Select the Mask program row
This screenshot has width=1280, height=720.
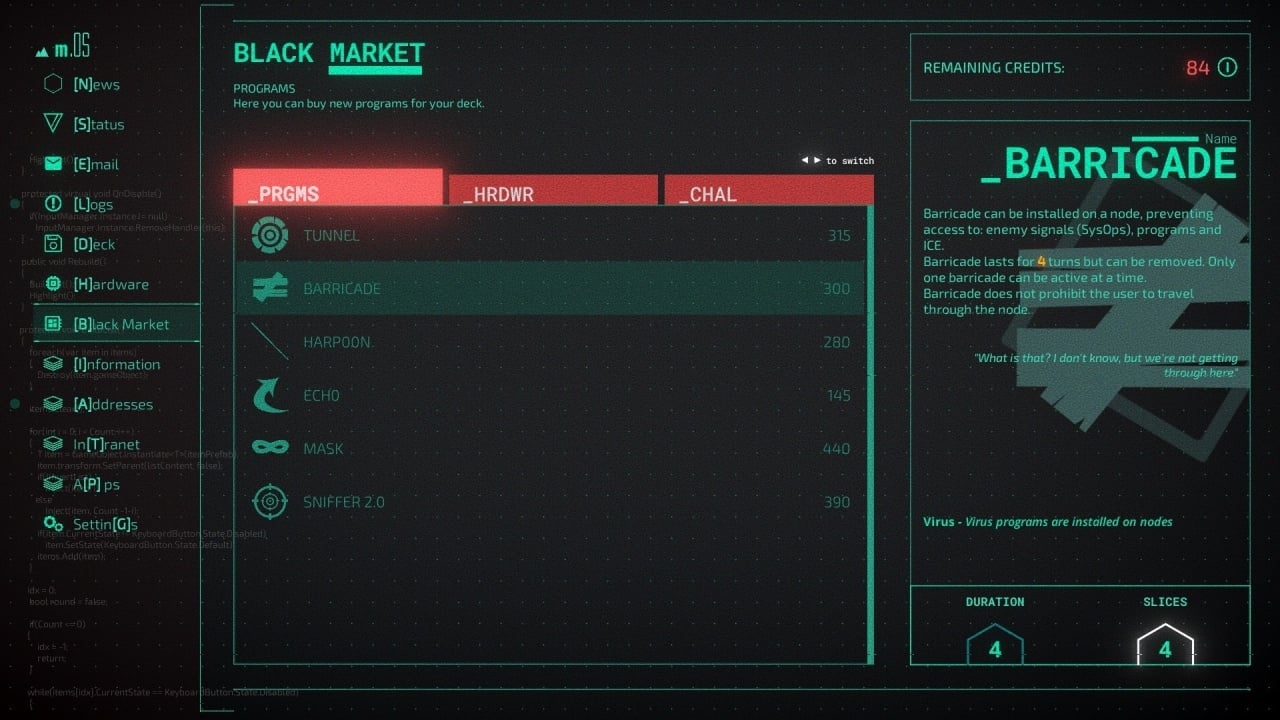pos(550,449)
